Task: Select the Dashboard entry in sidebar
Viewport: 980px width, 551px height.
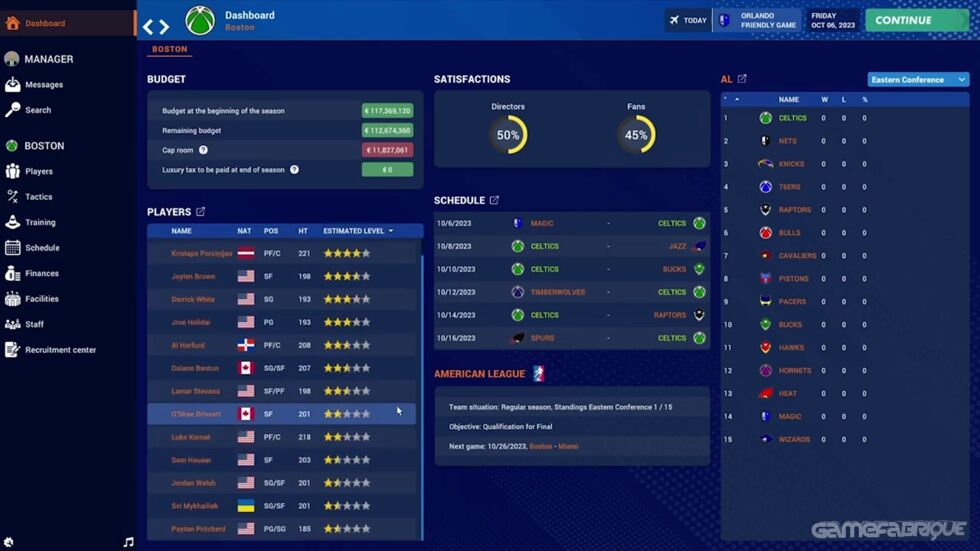Action: click(x=45, y=23)
